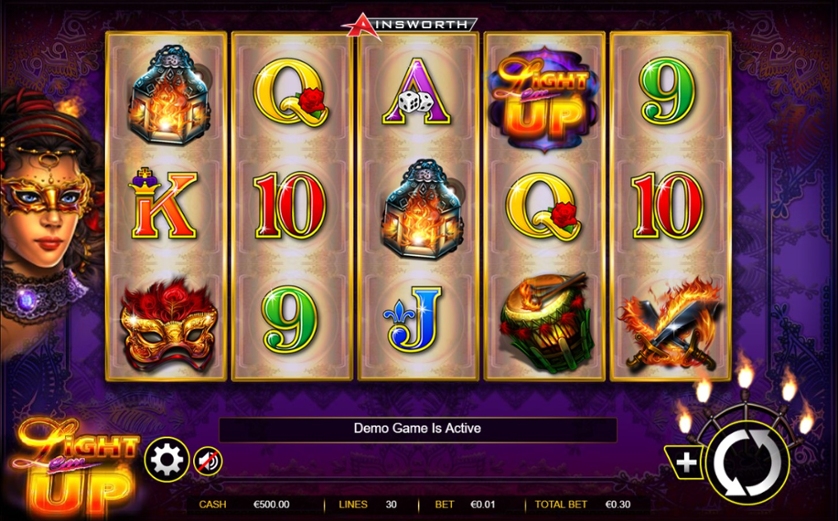The image size is (838, 521).
Task: Open the gear settings menu
Action: (x=167, y=460)
